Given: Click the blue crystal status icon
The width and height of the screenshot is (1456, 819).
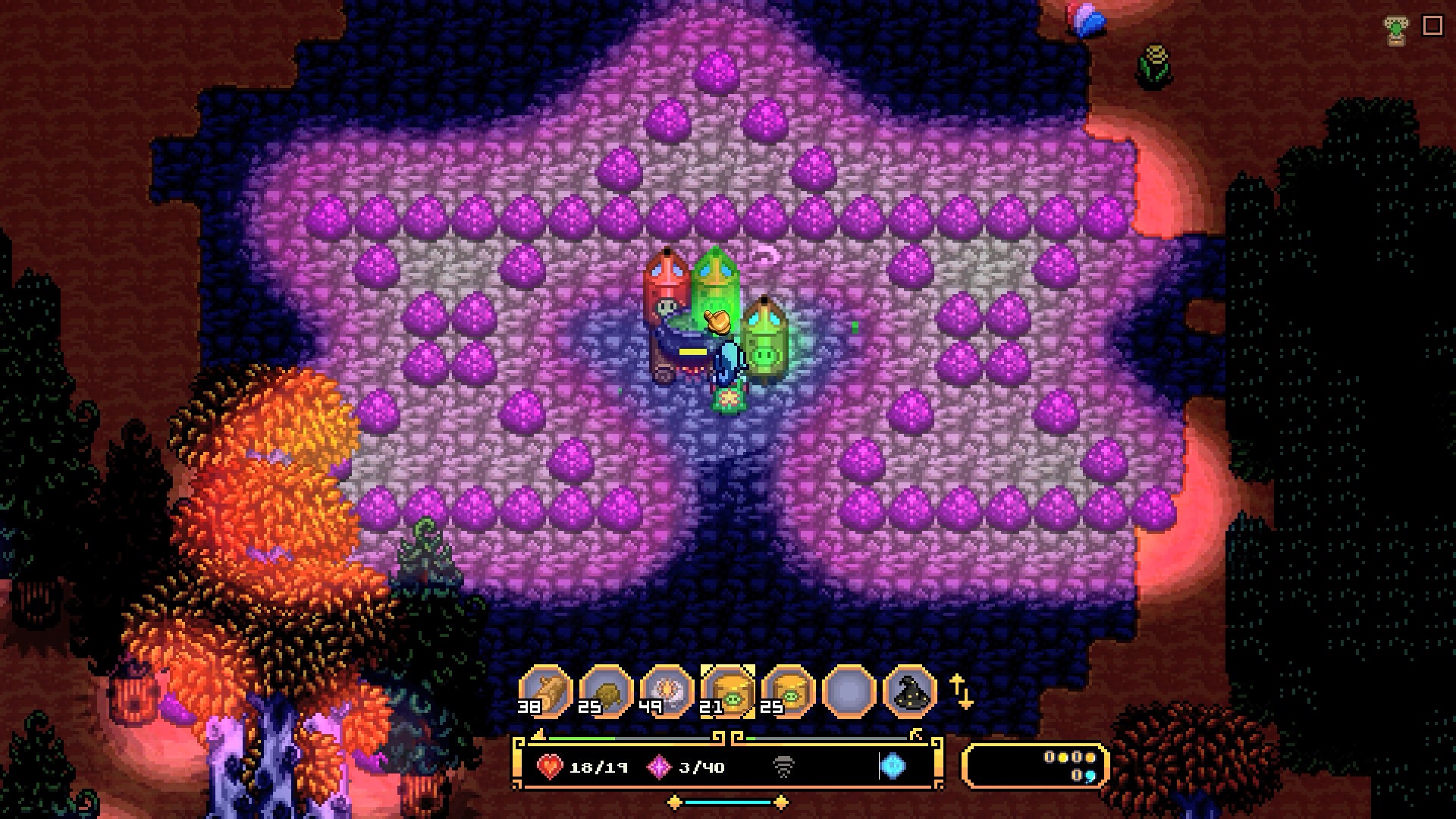Looking at the screenshot, I should coord(893,767).
